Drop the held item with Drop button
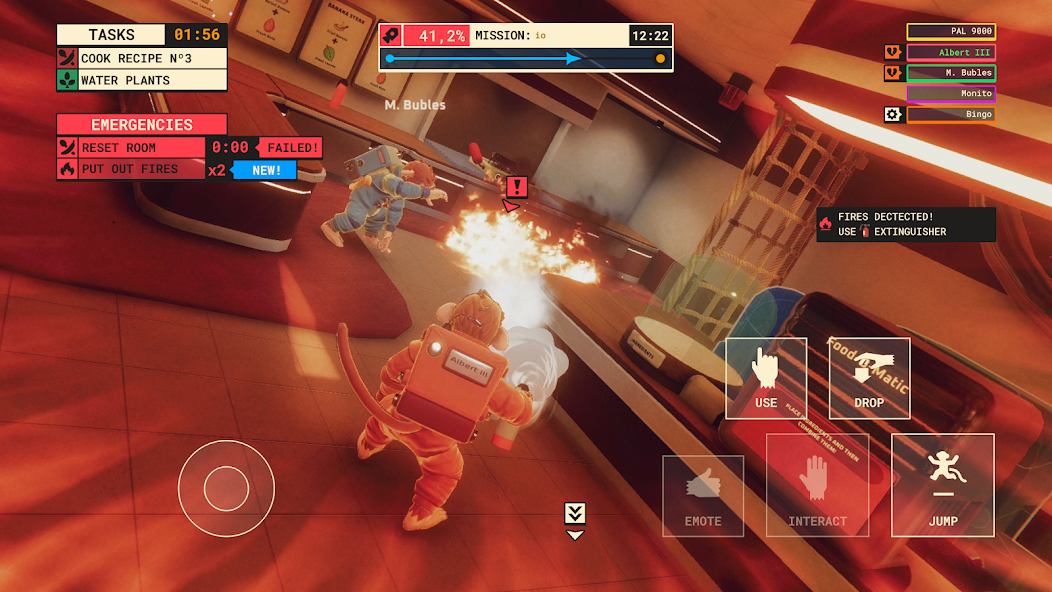1052x592 pixels. (869, 378)
